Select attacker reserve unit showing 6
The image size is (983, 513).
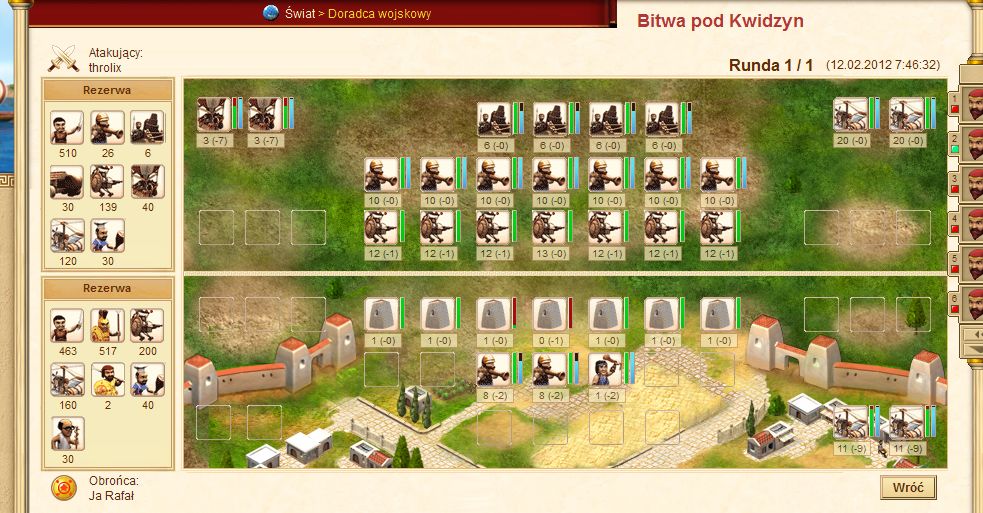coord(147,127)
